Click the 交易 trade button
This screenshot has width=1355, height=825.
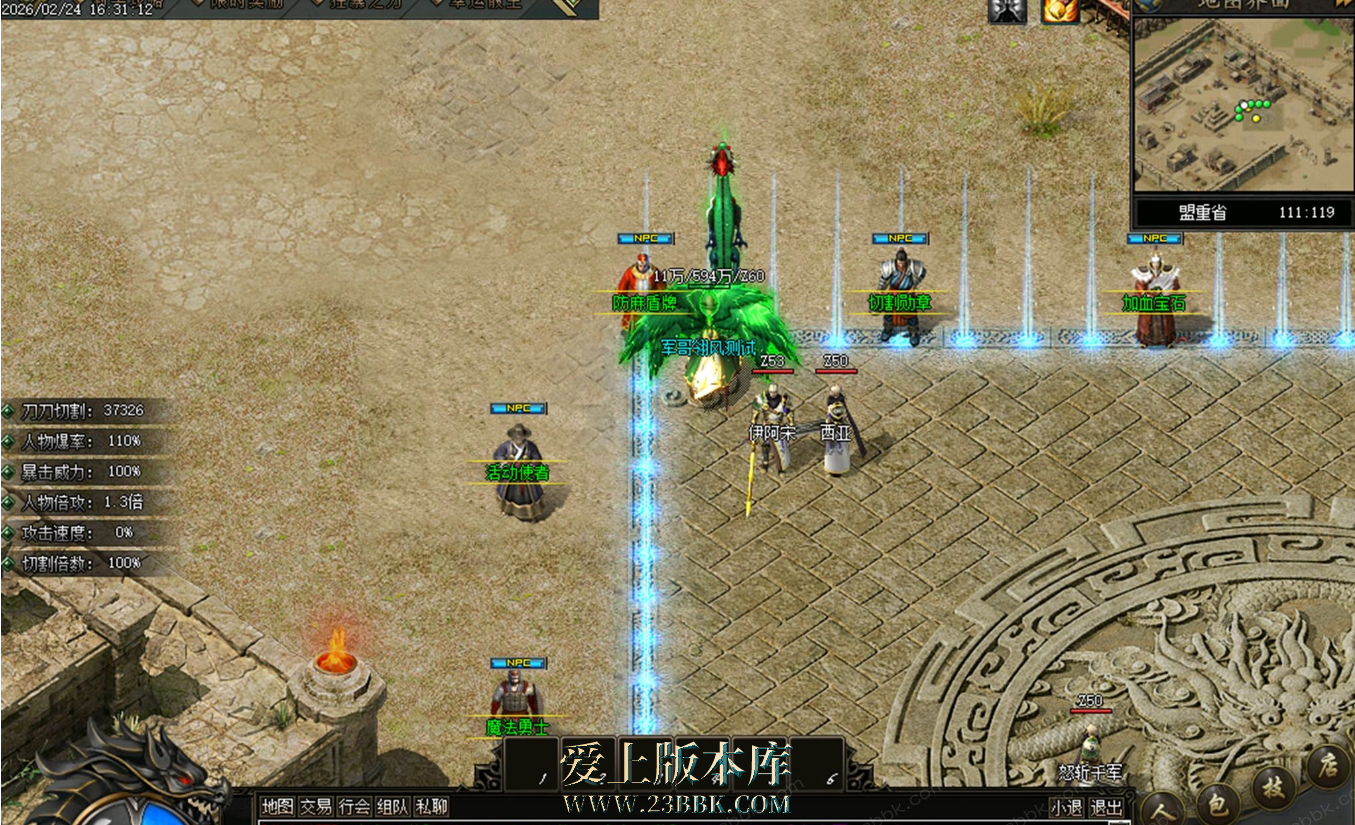coord(316,807)
